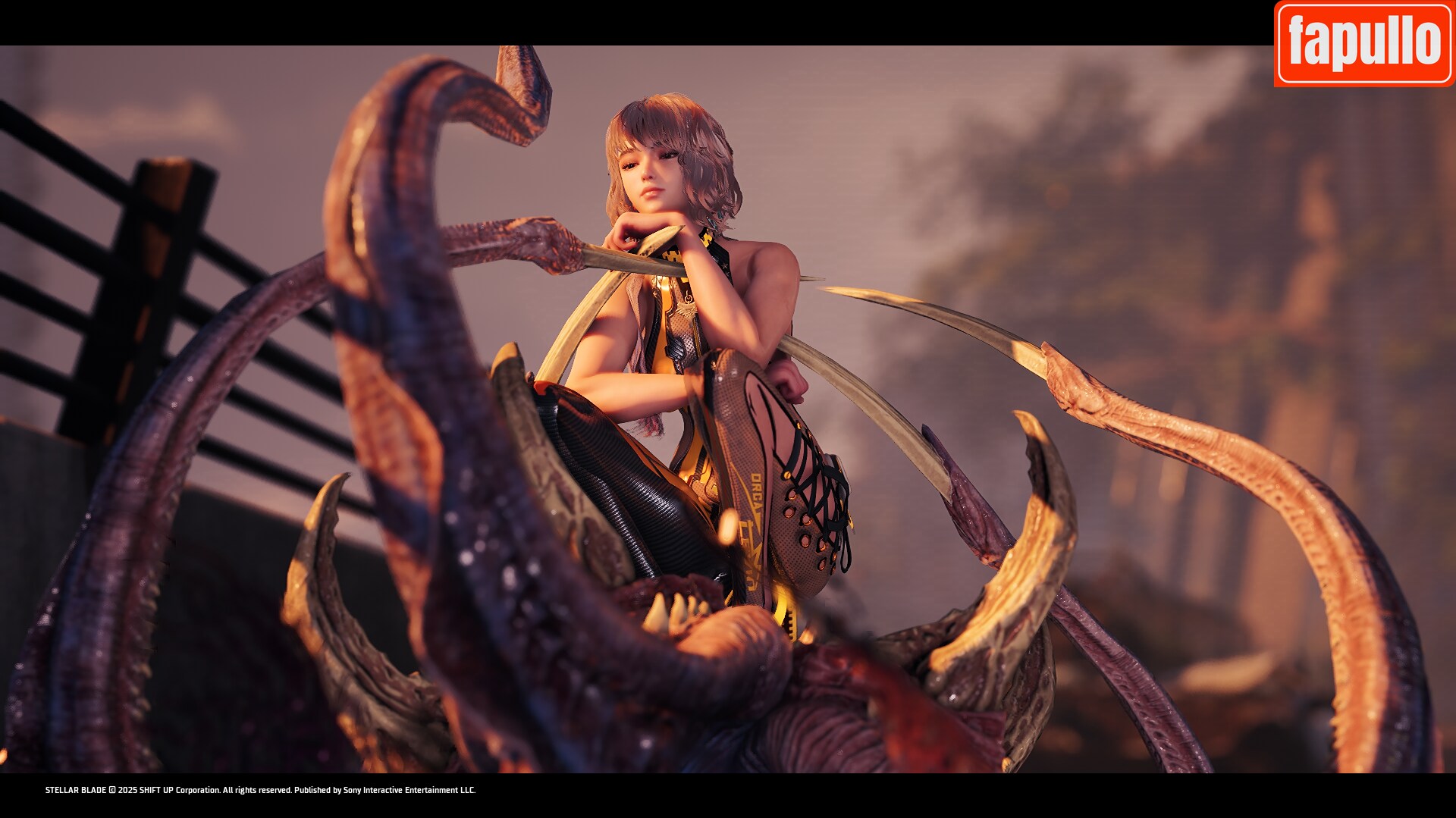Click the fapullo logo badge
This screenshot has height=818, width=1456.
coord(1363,43)
